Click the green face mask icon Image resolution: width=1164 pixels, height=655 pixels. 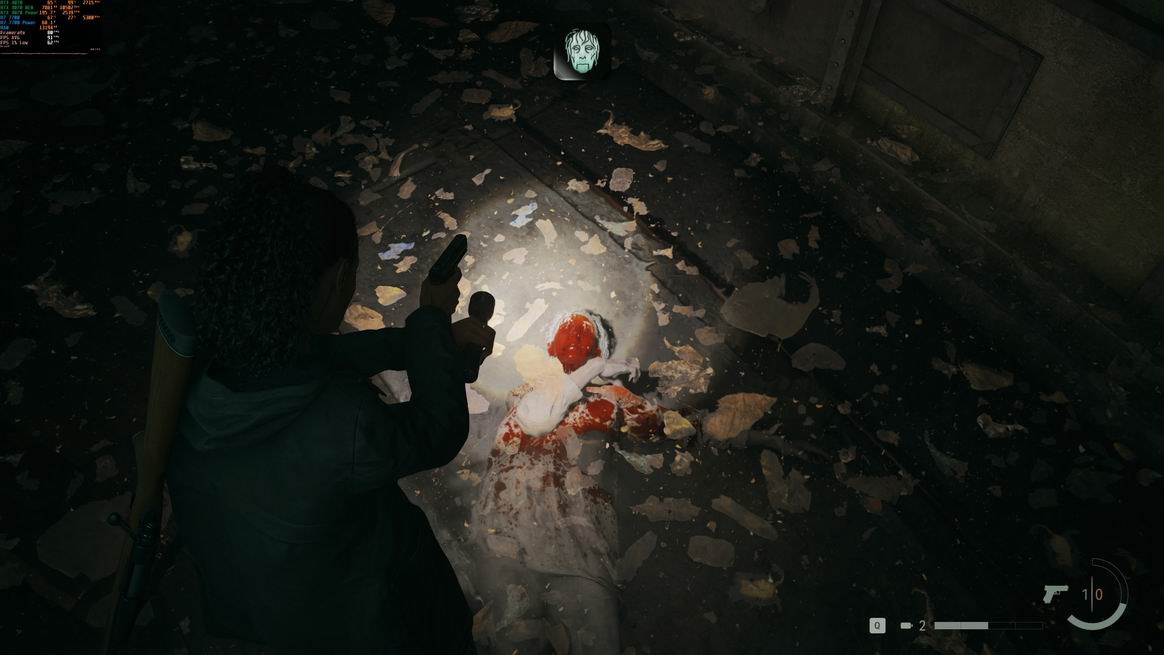(582, 51)
